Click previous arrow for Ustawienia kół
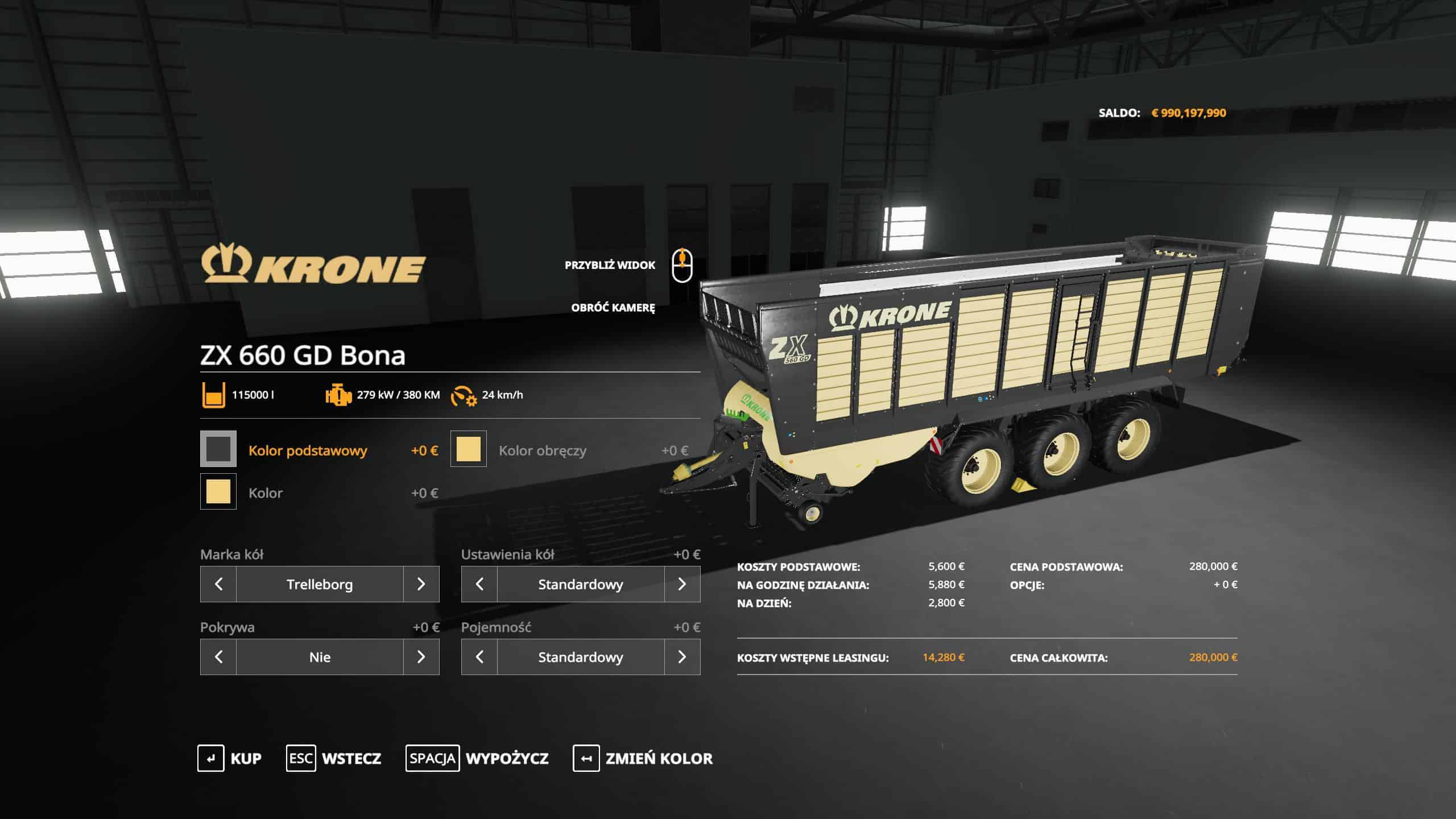 tap(479, 584)
